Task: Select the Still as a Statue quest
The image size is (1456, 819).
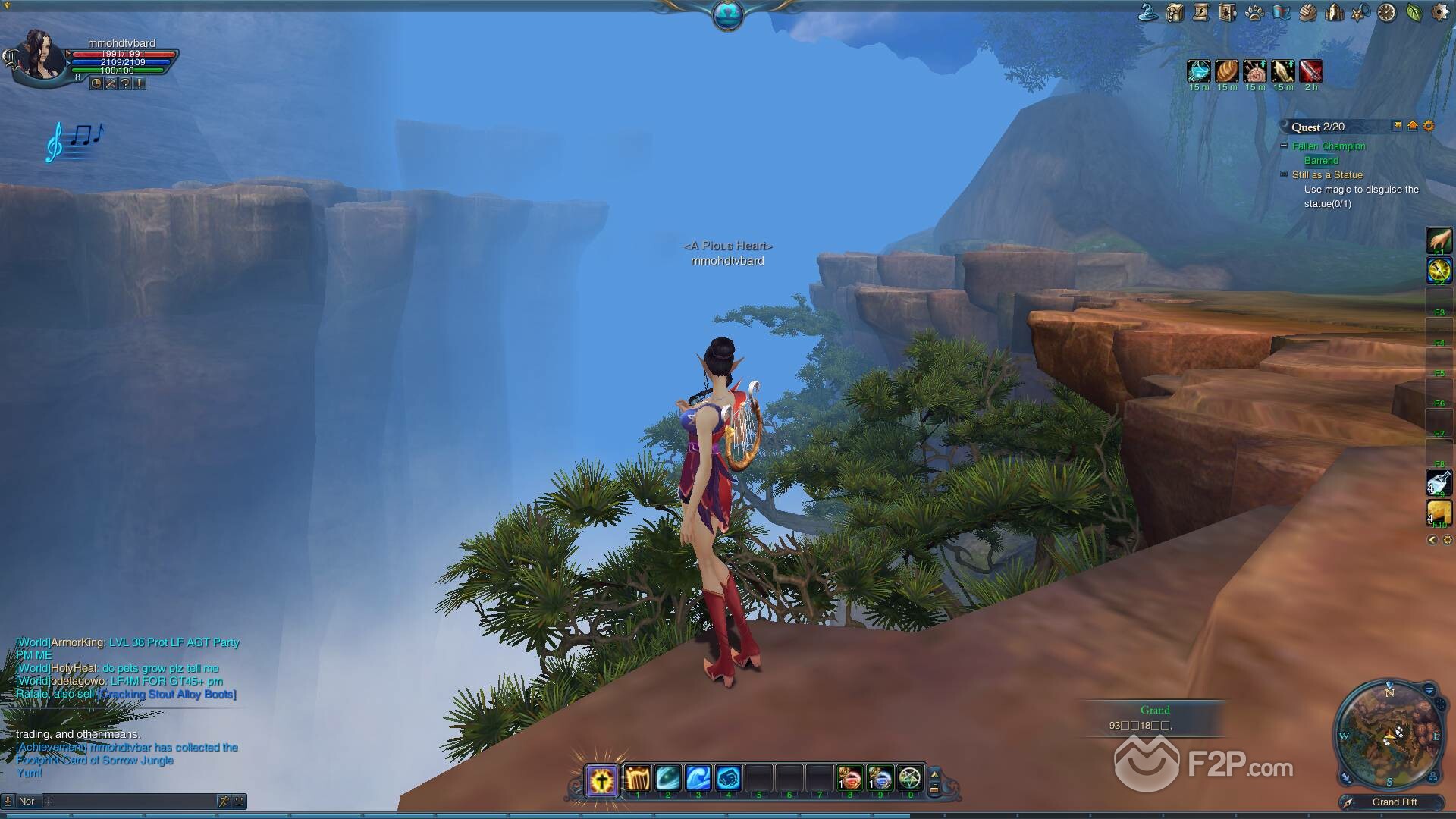Action: (x=1327, y=175)
